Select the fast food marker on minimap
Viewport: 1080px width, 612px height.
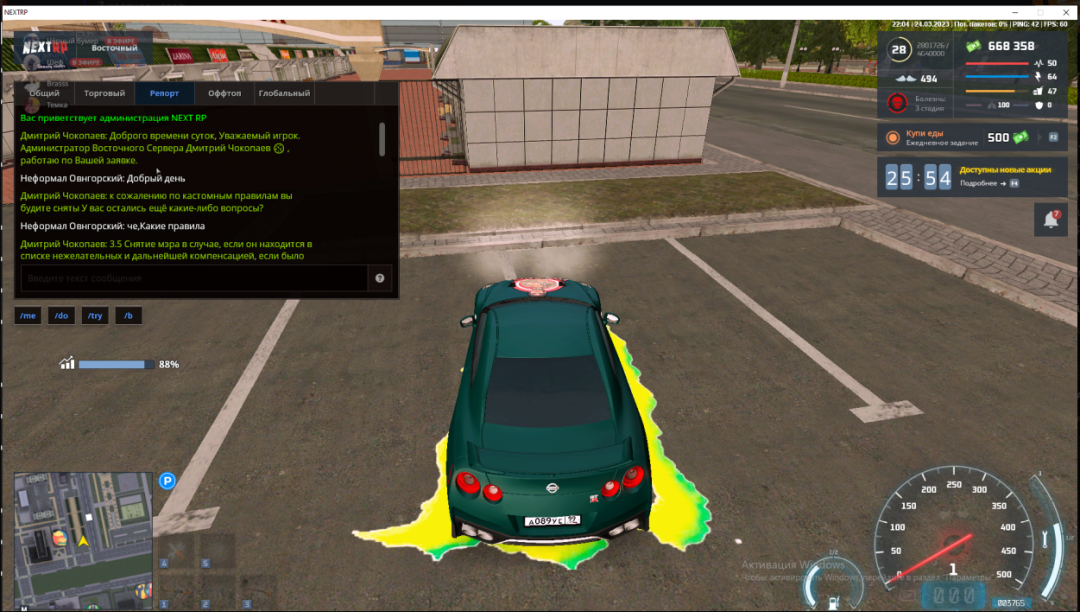point(60,538)
